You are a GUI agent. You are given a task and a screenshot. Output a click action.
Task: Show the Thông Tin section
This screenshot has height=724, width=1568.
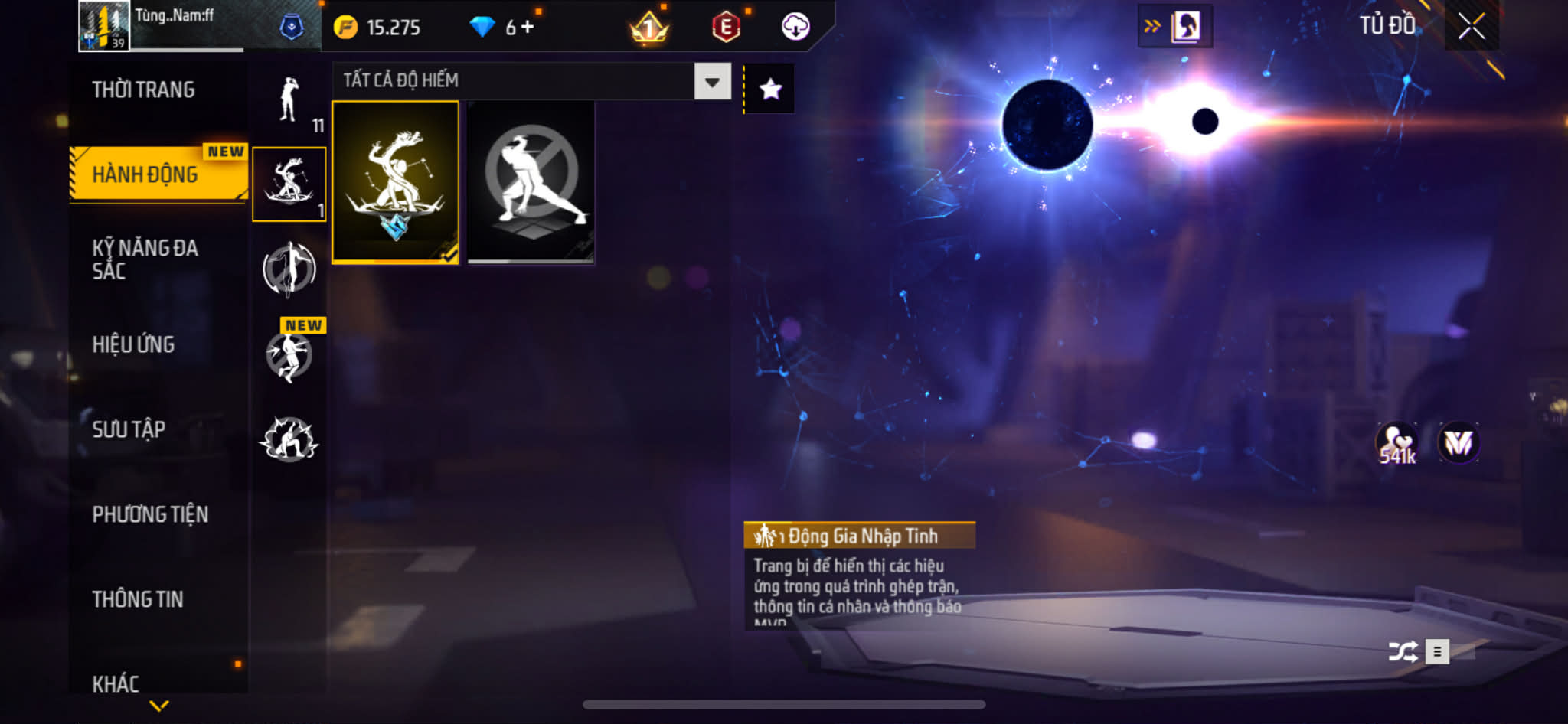[138, 599]
